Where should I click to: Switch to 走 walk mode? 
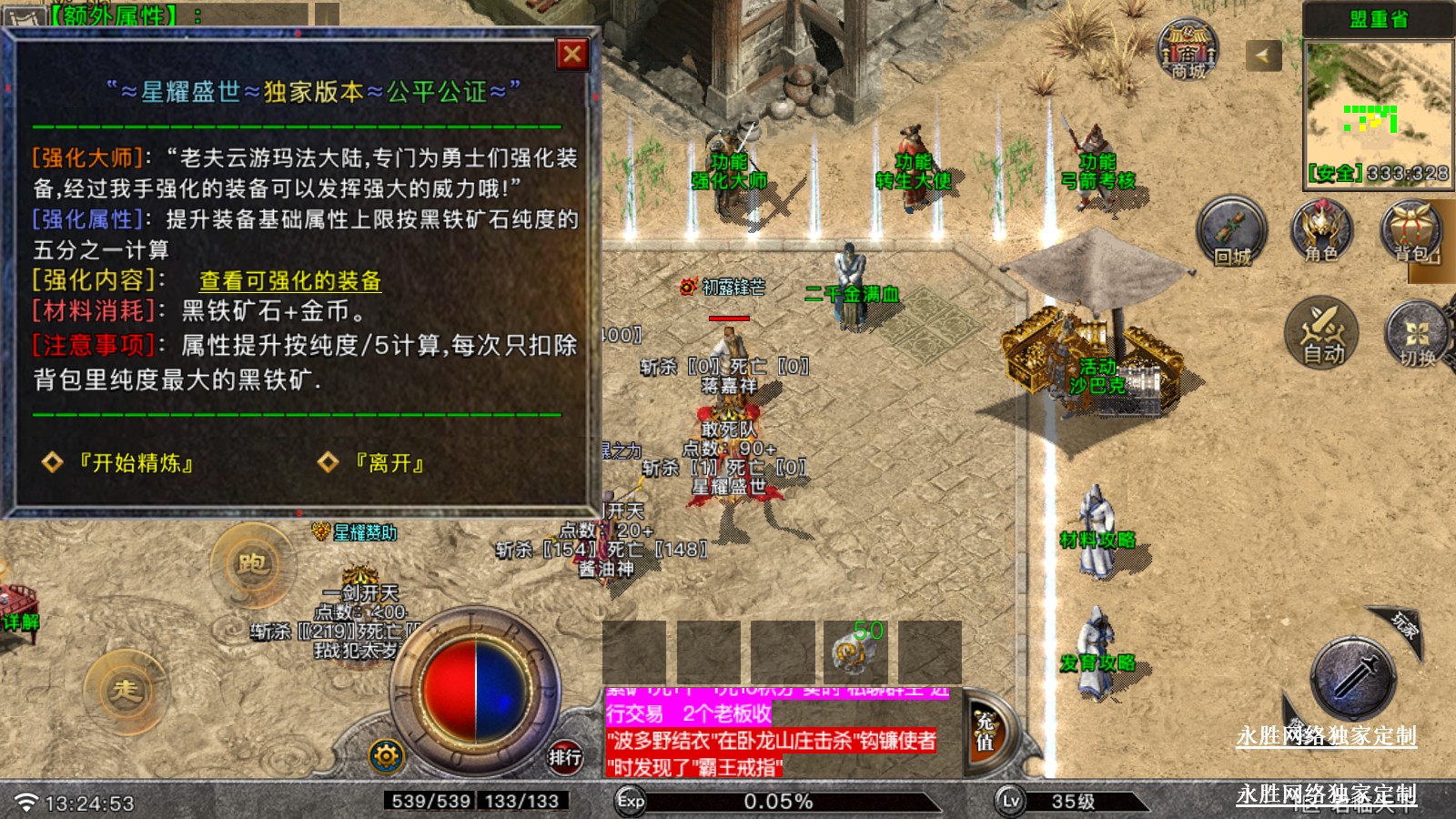126,690
